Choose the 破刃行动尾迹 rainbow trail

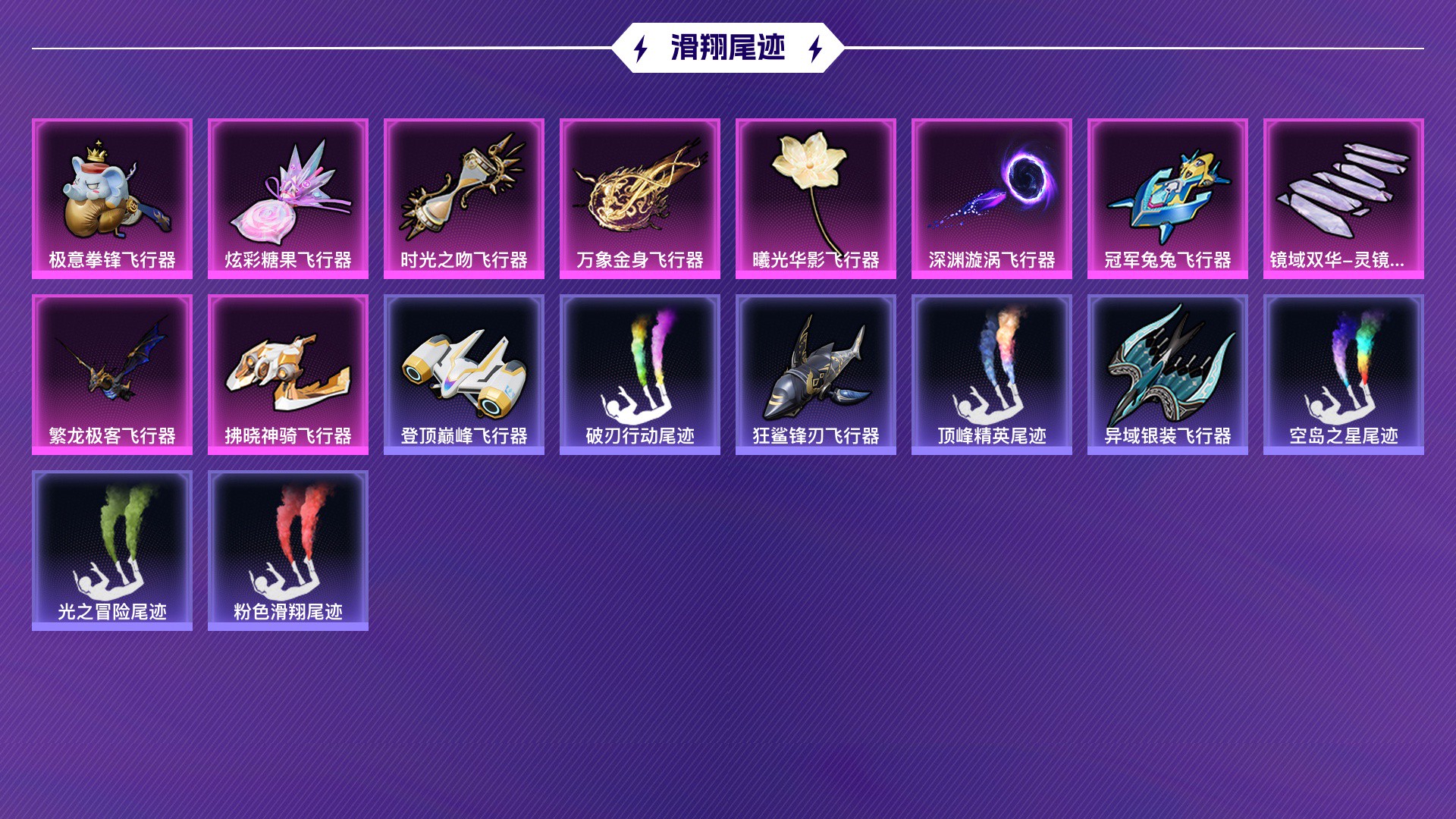point(640,372)
